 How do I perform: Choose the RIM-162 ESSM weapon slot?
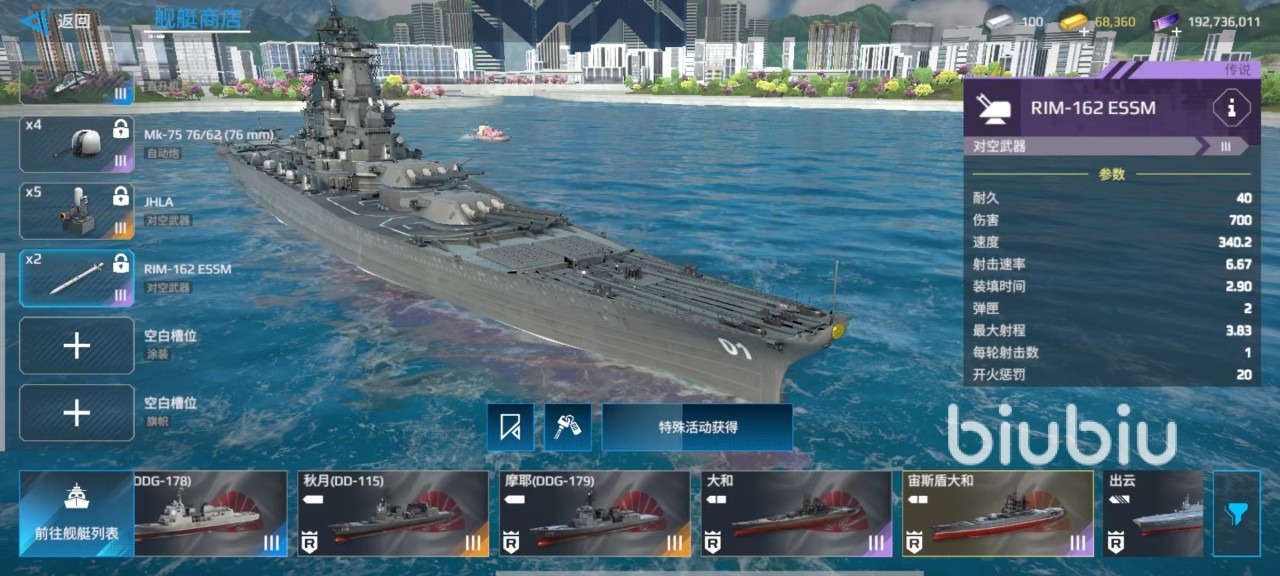(77, 277)
